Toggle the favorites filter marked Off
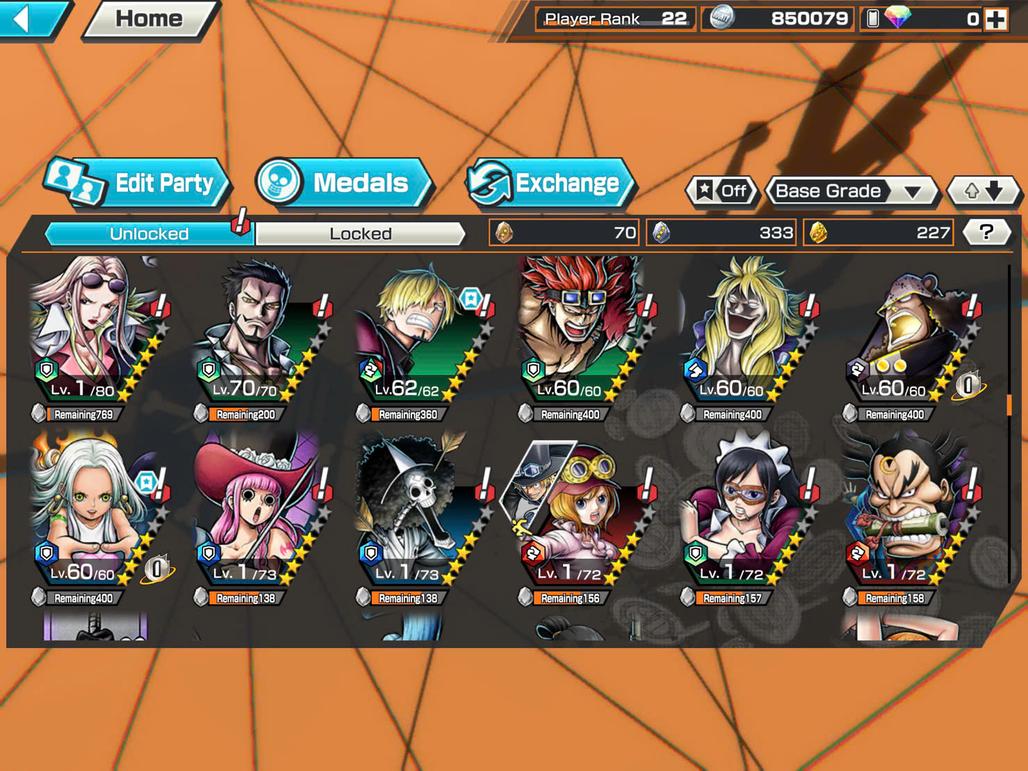Screen dimensions: 1028x771 [x=721, y=191]
